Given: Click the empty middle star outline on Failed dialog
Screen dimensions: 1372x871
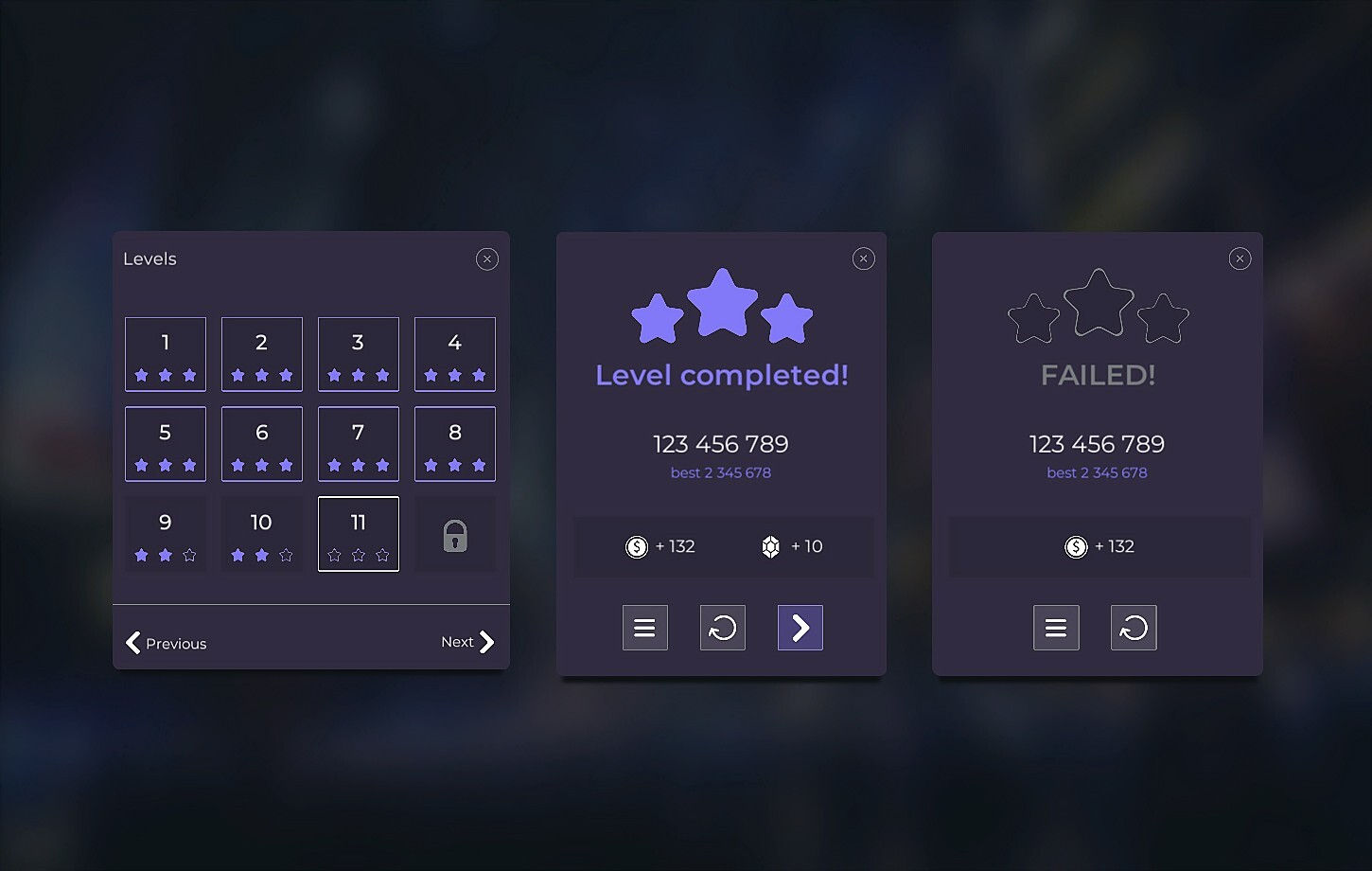Looking at the screenshot, I should coord(1098,301).
